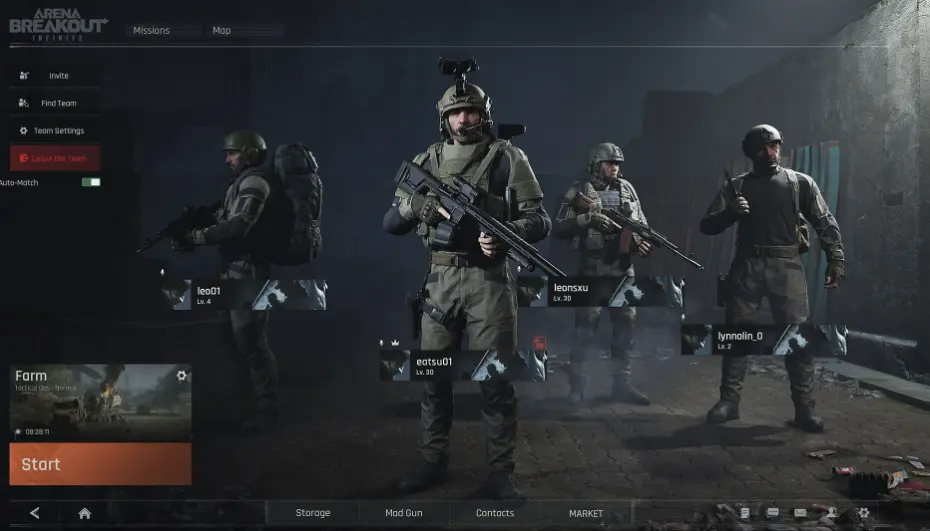This screenshot has height=531, width=930.
Task: Return to the home screen
Action: pos(85,513)
